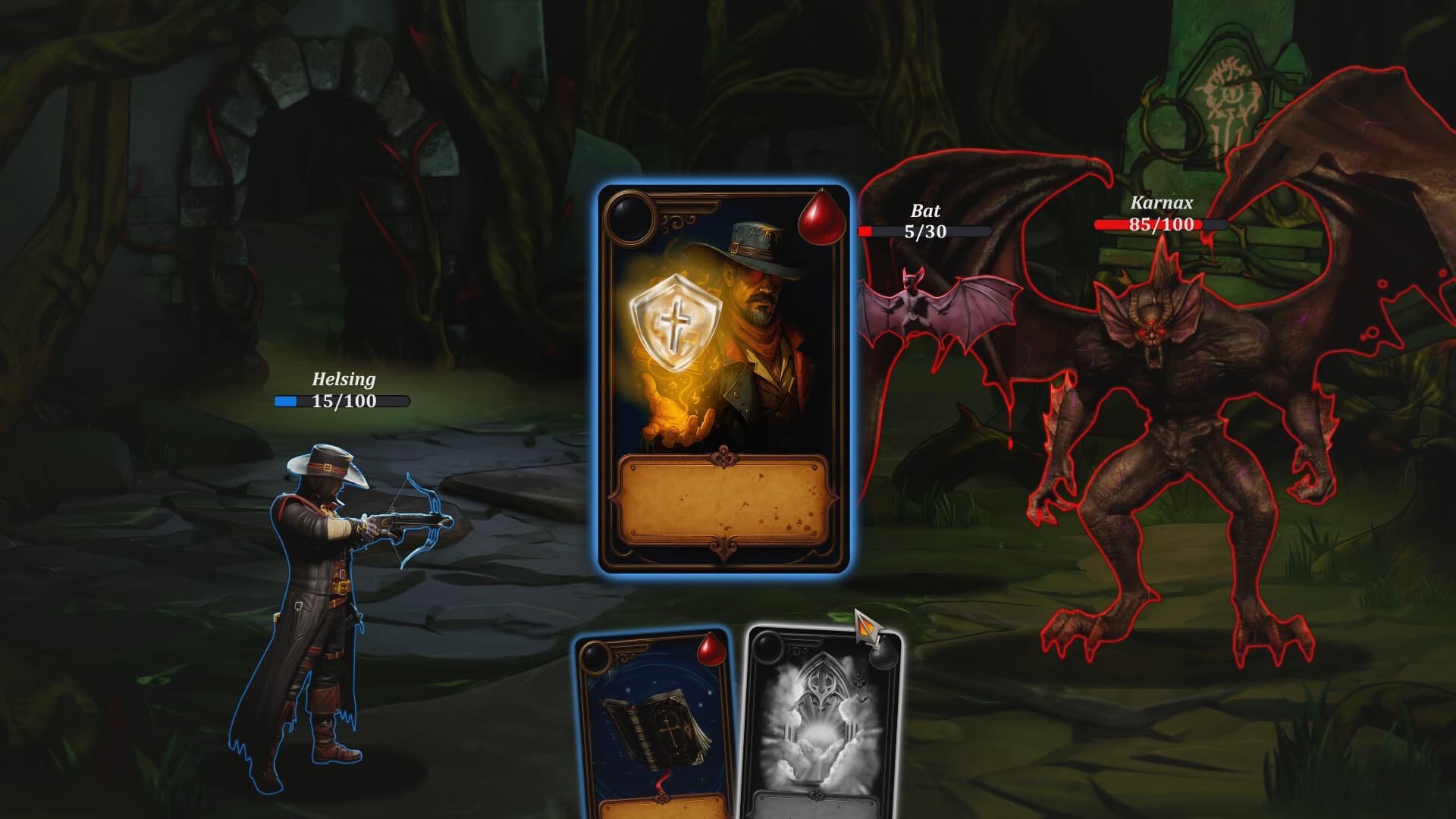This screenshot has width=1456, height=819.
Task: Click Karnax's 85/100 health bar
Action: (1160, 224)
